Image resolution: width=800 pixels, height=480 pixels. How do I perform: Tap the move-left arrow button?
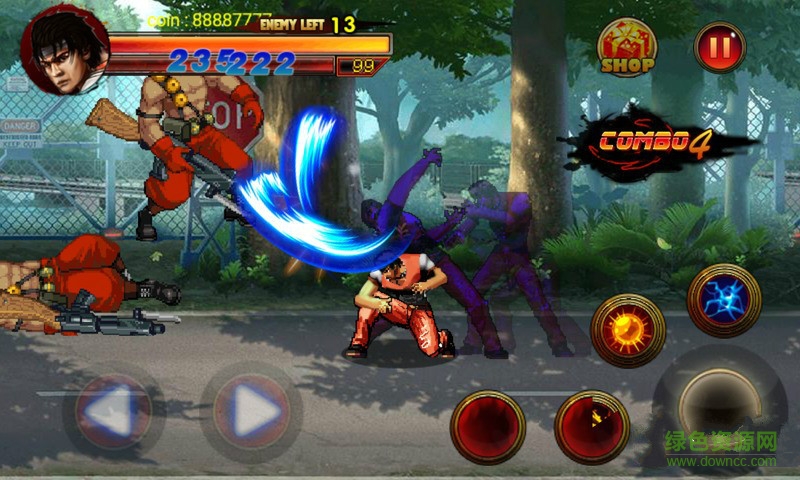coord(114,409)
